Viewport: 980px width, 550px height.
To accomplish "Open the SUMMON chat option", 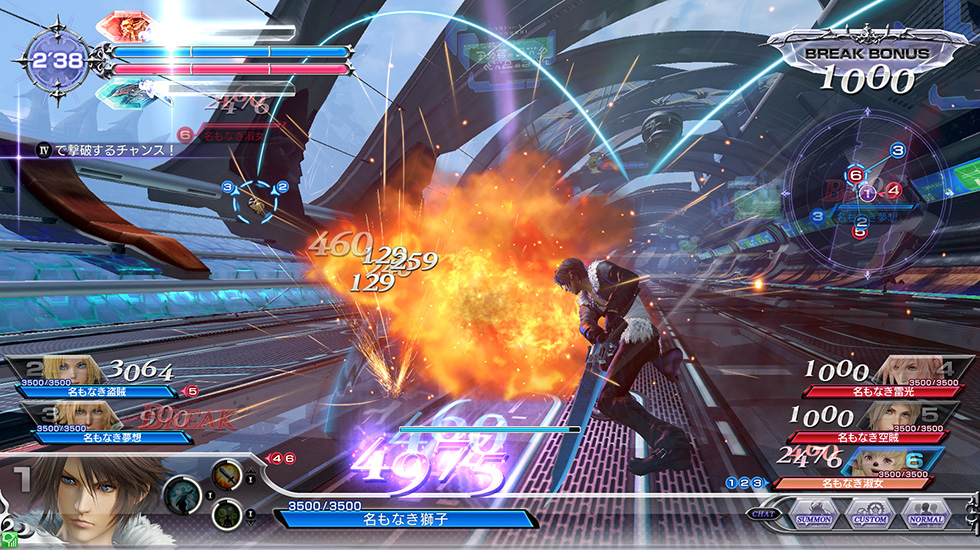I will pyautogui.click(x=817, y=519).
